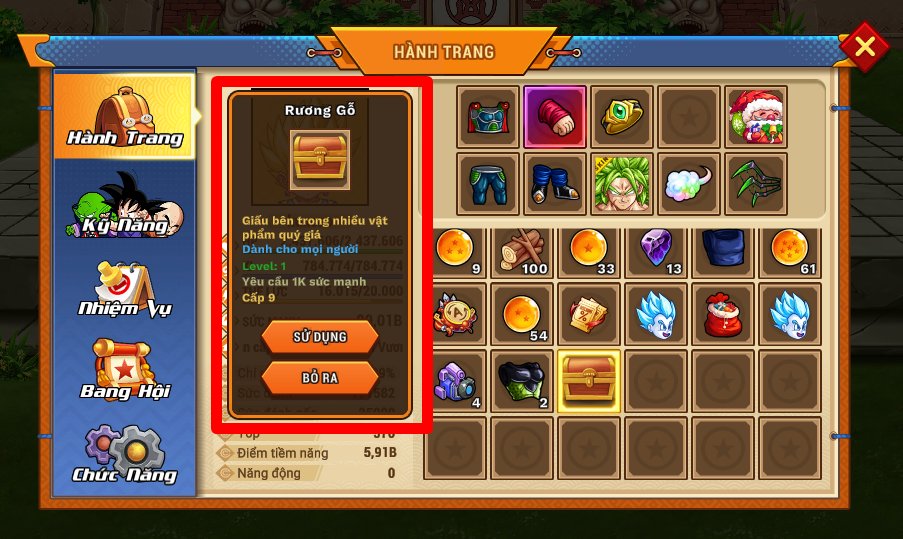Choose the Santa Claus equipment slot
Image resolution: width=903 pixels, height=539 pixels.
[x=756, y=115]
